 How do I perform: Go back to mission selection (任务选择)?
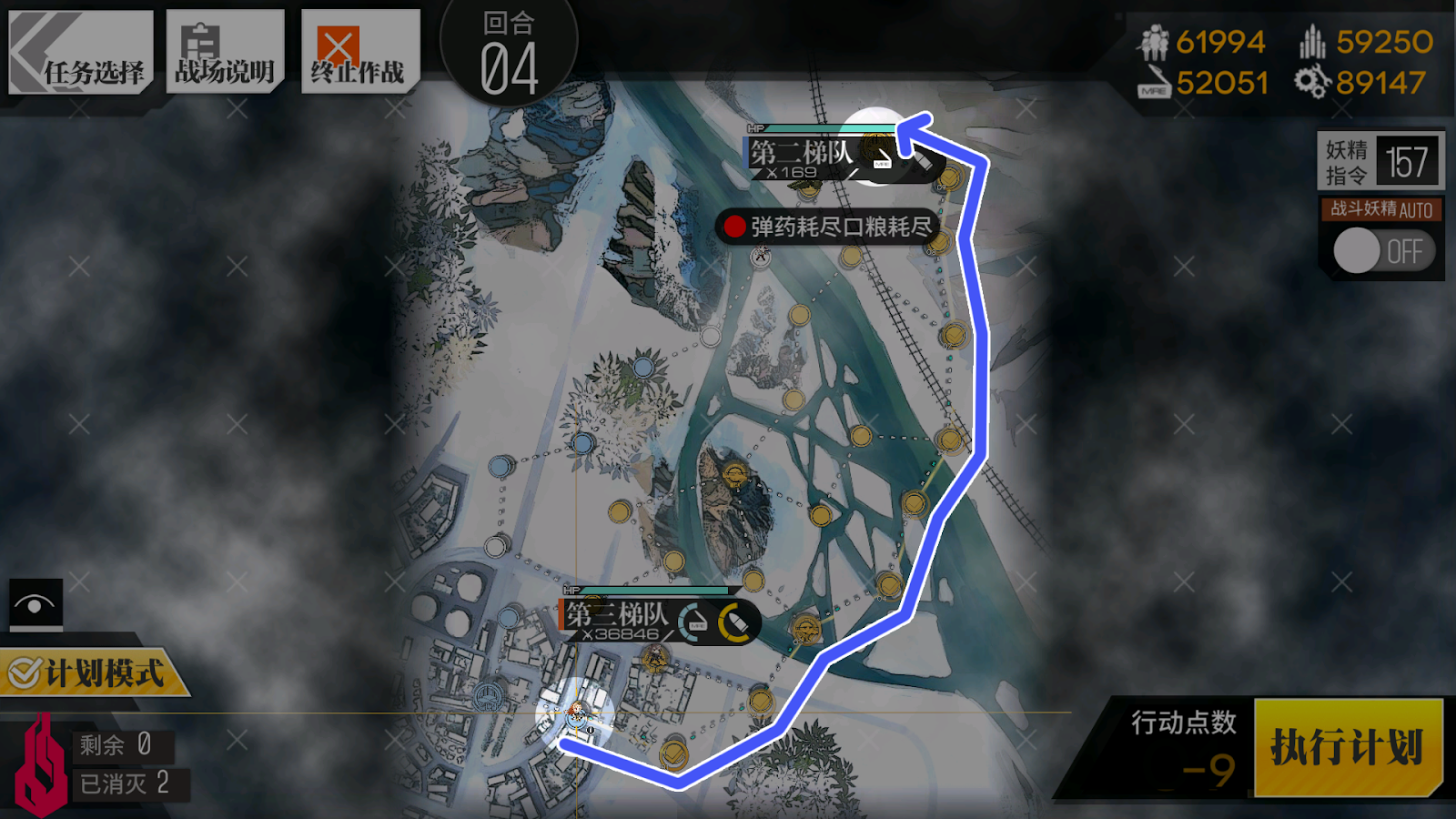coord(81,53)
